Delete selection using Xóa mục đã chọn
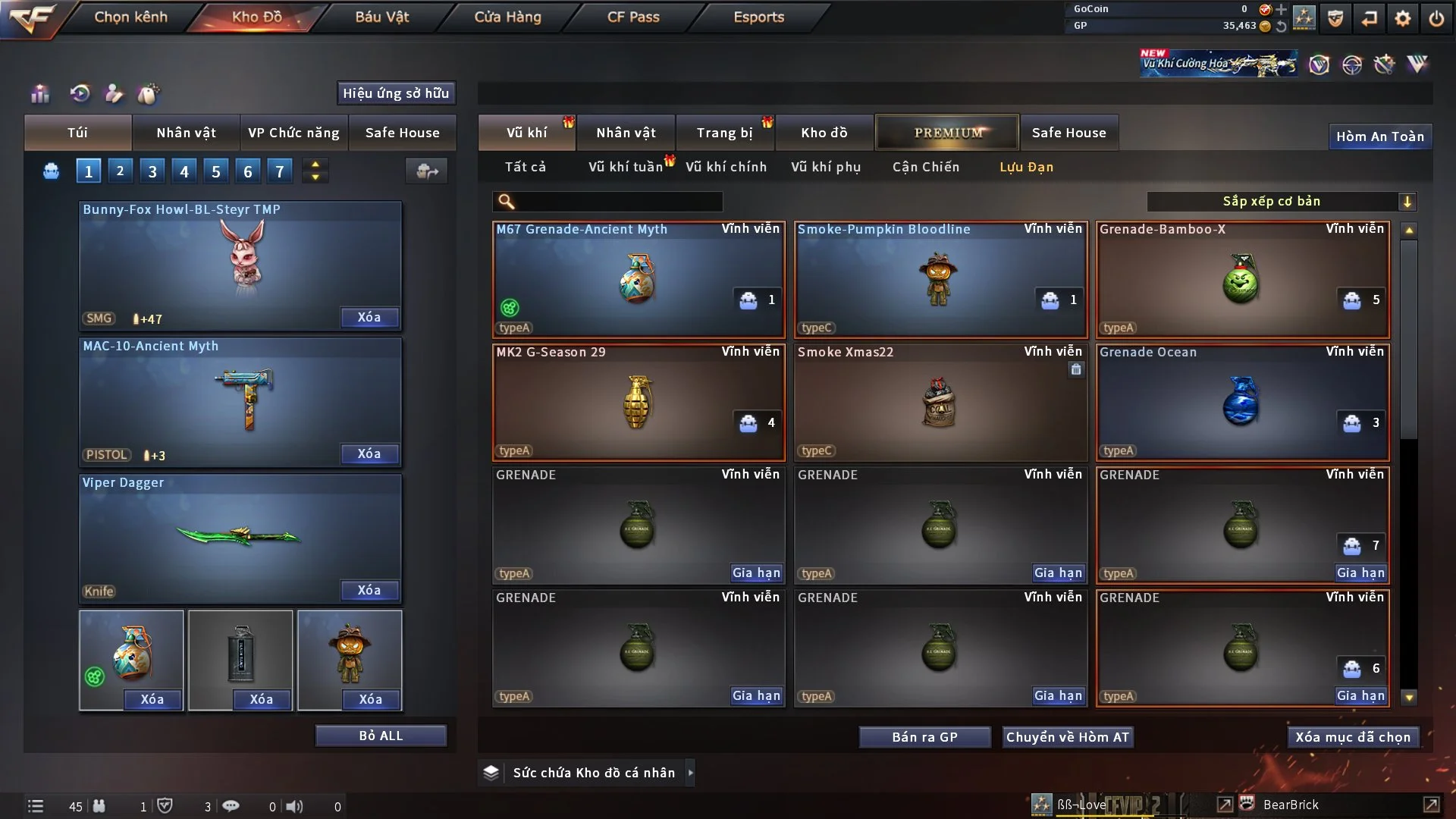The image size is (1456, 819). 1352,737
